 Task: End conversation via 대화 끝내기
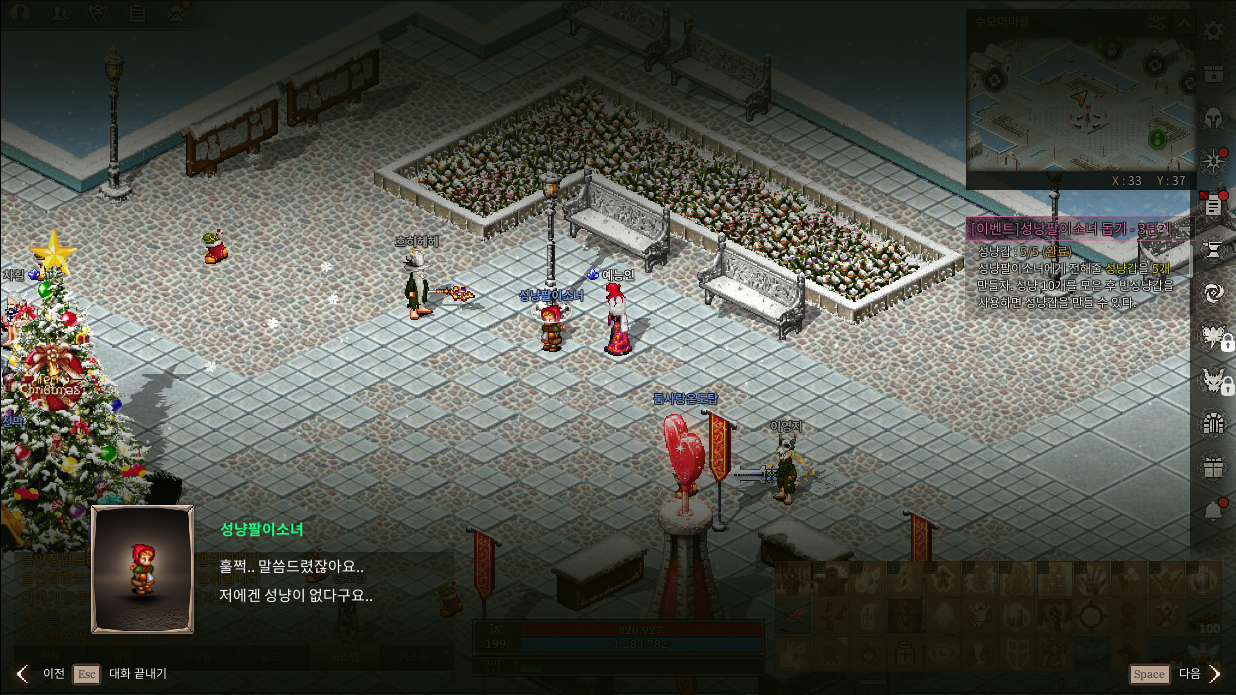(124, 673)
